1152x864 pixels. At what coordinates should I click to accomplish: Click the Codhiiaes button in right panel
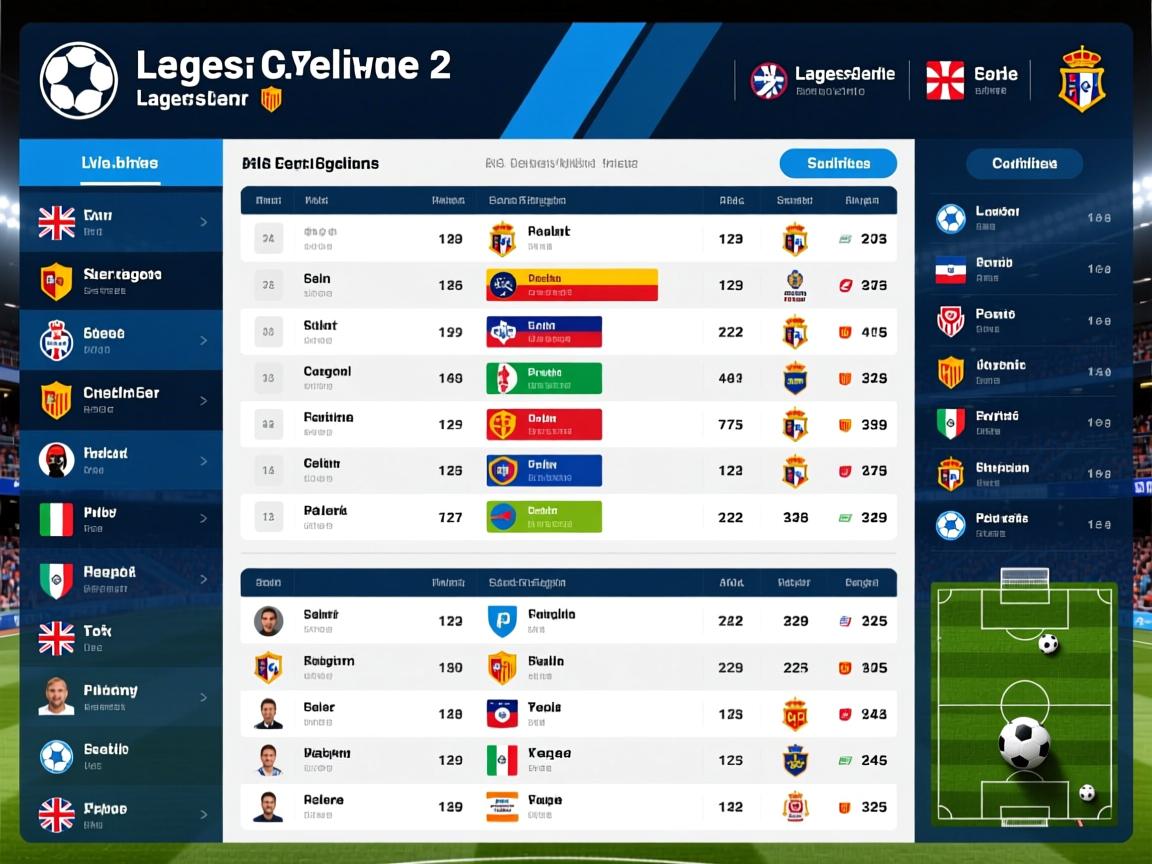point(1024,163)
